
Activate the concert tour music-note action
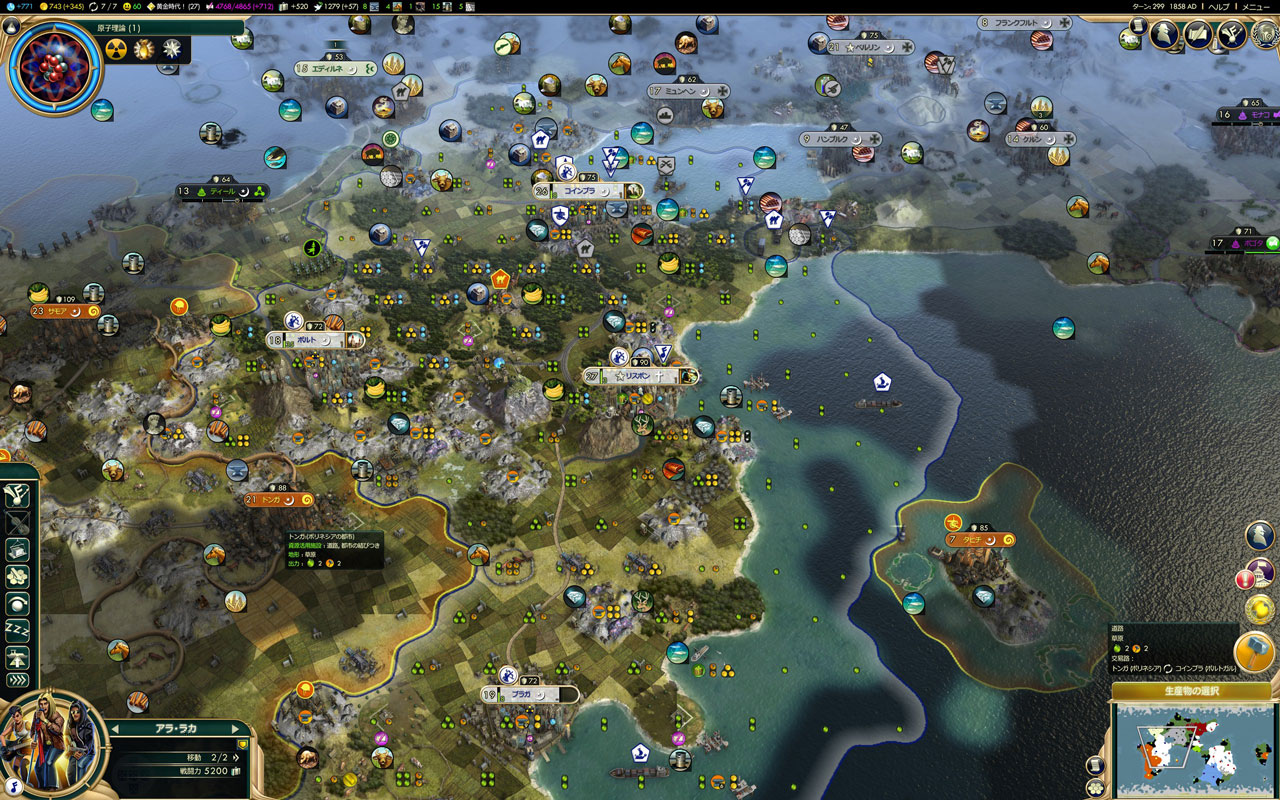pyautogui.click(x=18, y=496)
